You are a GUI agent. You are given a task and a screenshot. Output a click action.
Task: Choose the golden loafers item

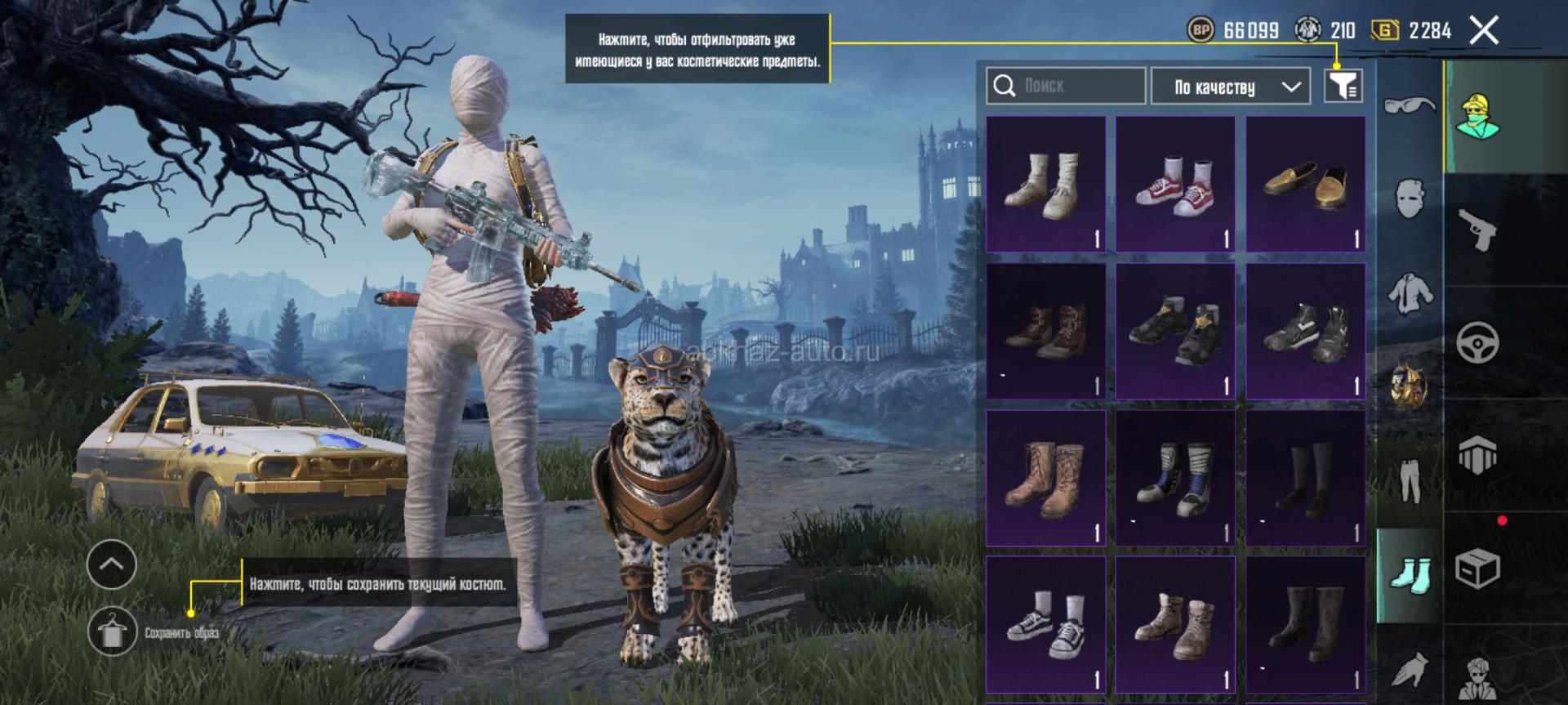[x=1305, y=185]
